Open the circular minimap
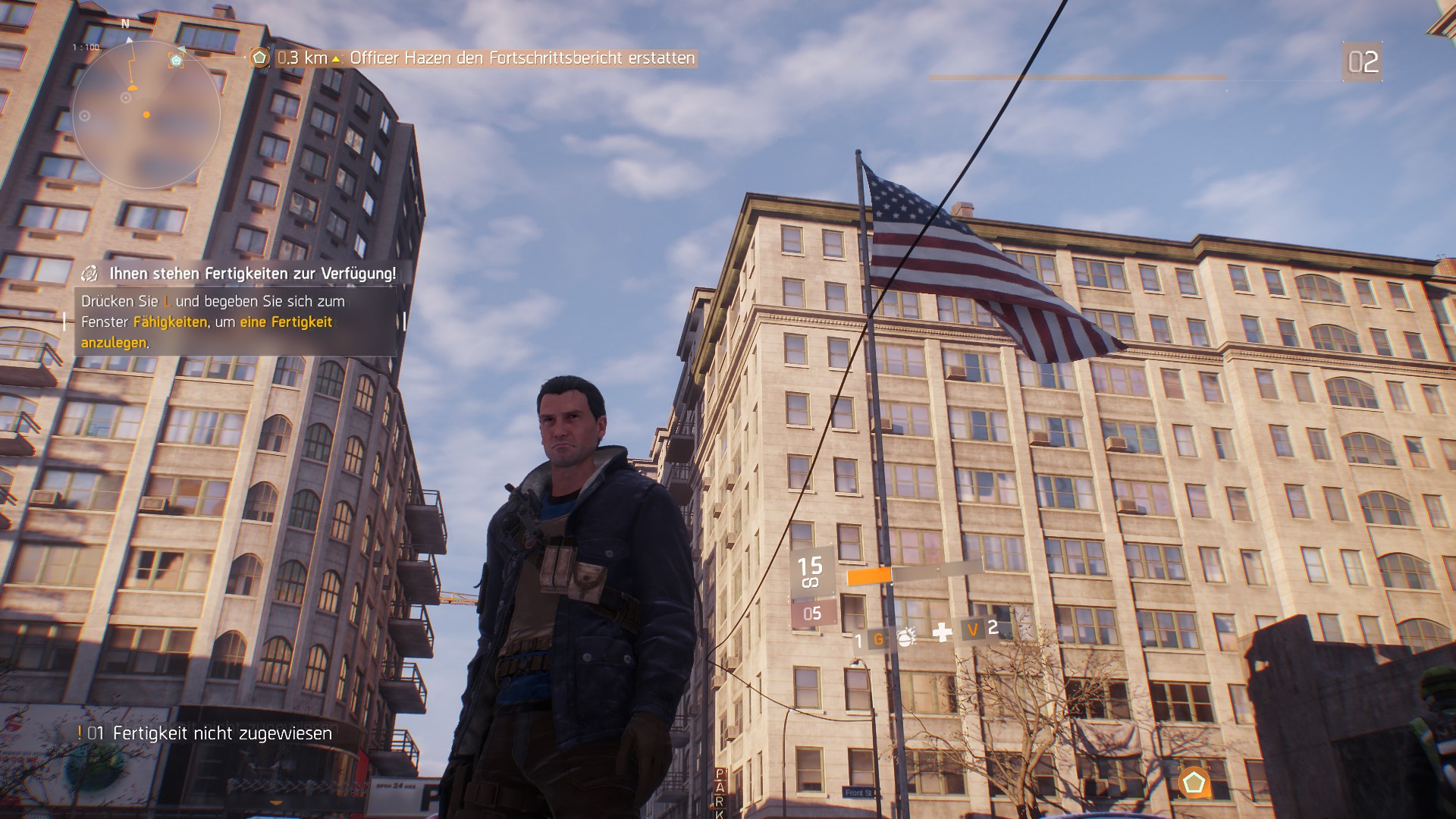 pos(146,115)
